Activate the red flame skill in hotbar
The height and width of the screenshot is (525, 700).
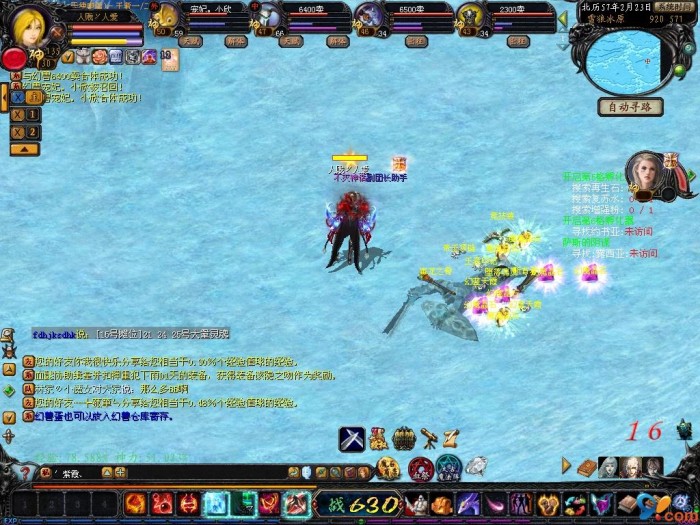click(135, 504)
